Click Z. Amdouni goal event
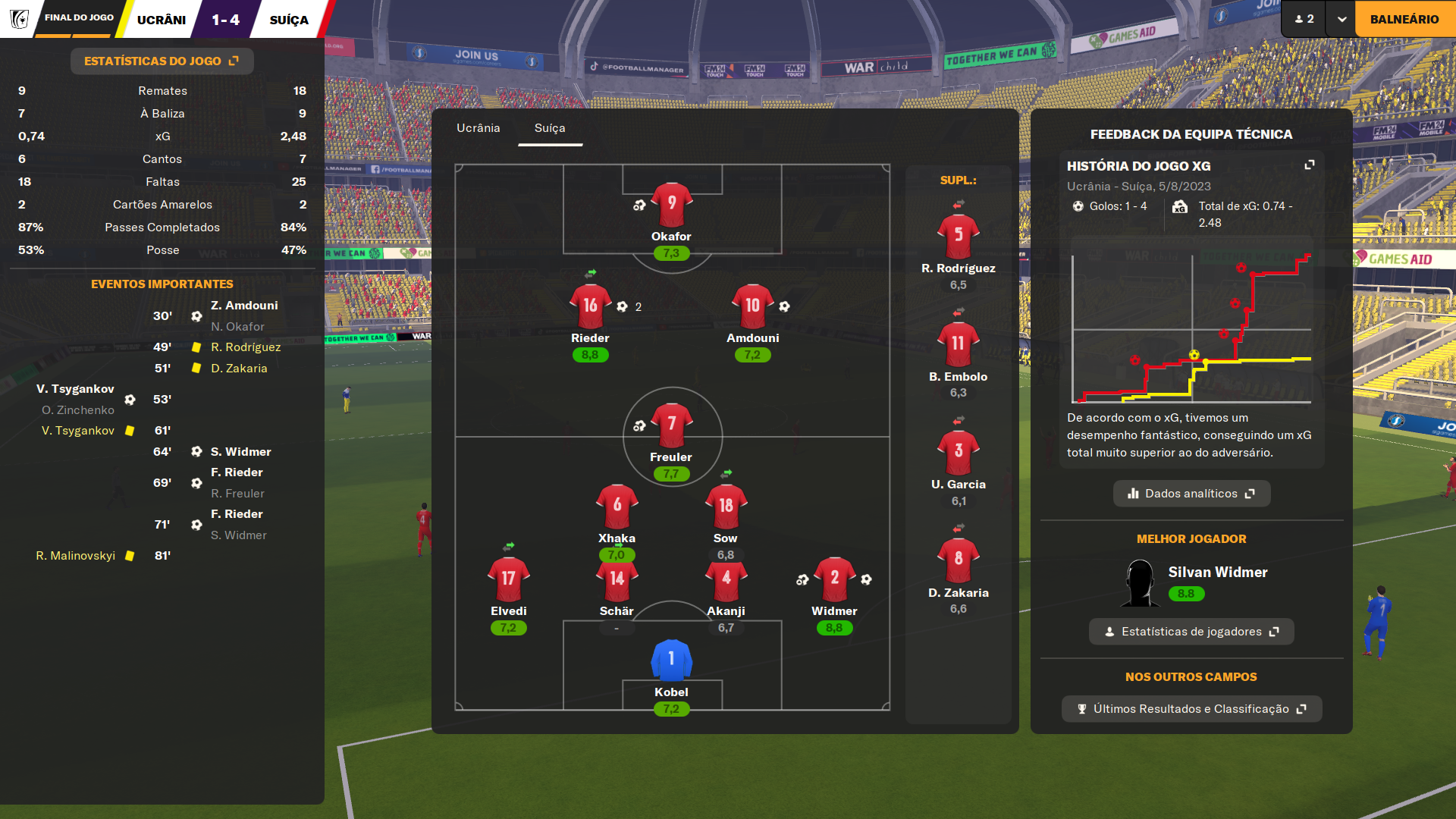 click(244, 306)
